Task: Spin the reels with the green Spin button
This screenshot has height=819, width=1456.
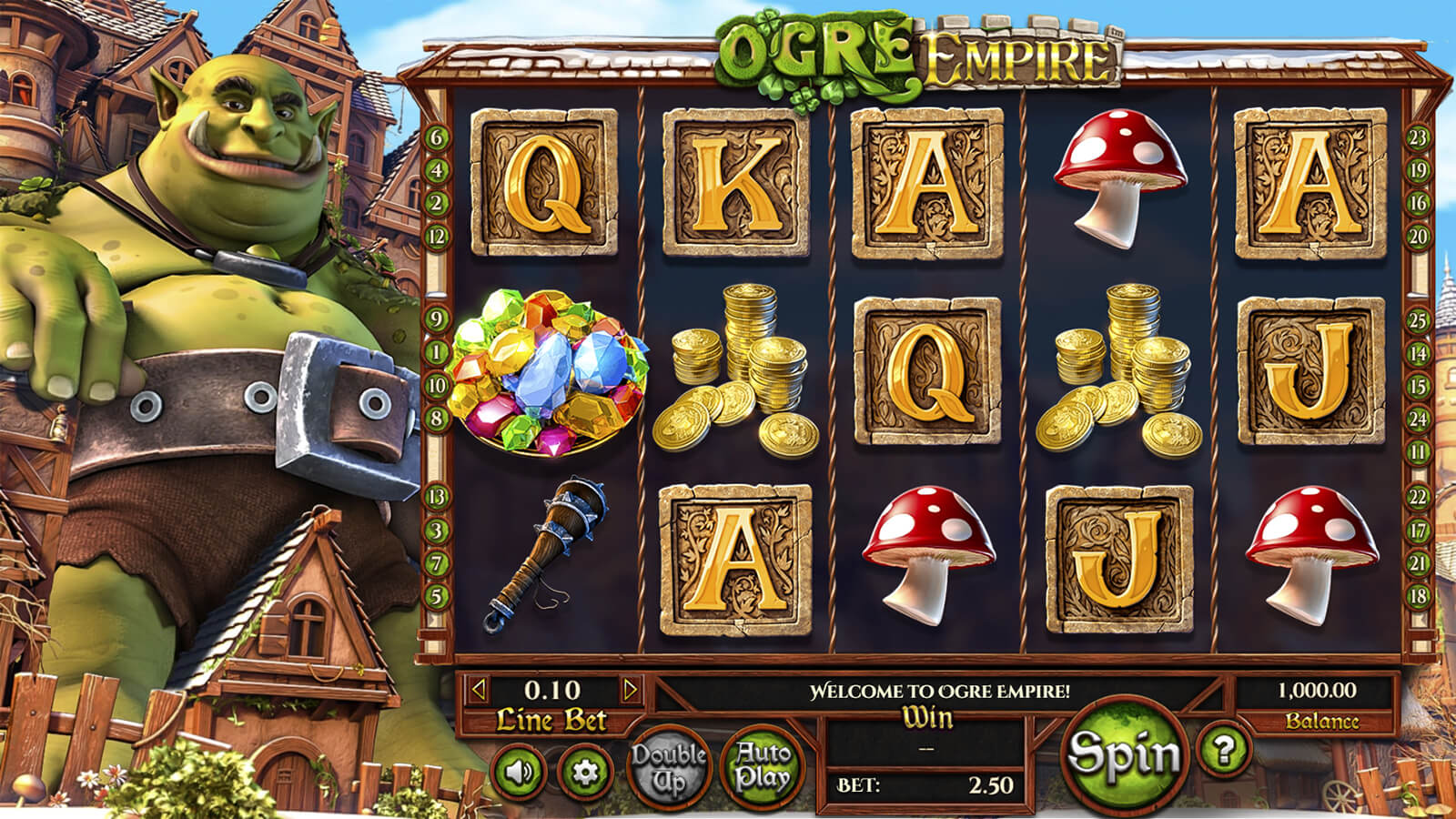Action: [x=1125, y=754]
